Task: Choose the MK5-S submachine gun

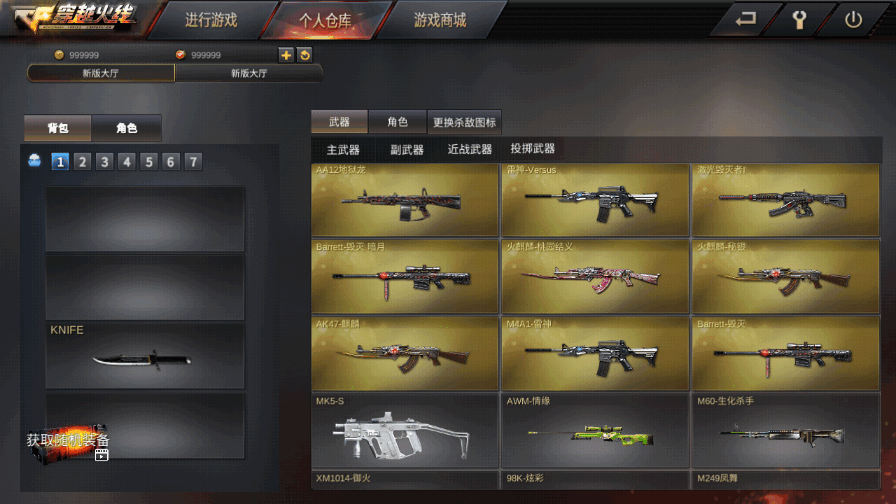Action: [404, 431]
